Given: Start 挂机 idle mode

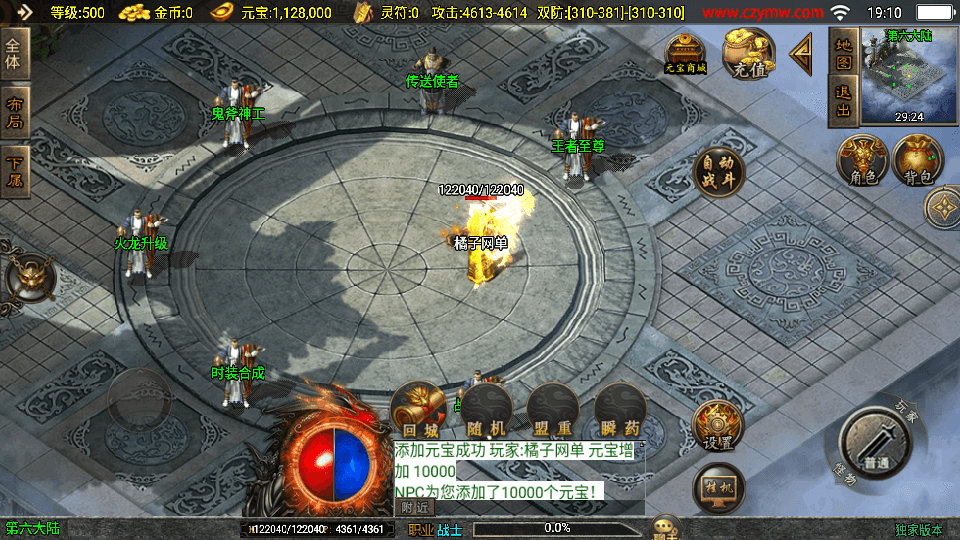Looking at the screenshot, I should pos(718,488).
